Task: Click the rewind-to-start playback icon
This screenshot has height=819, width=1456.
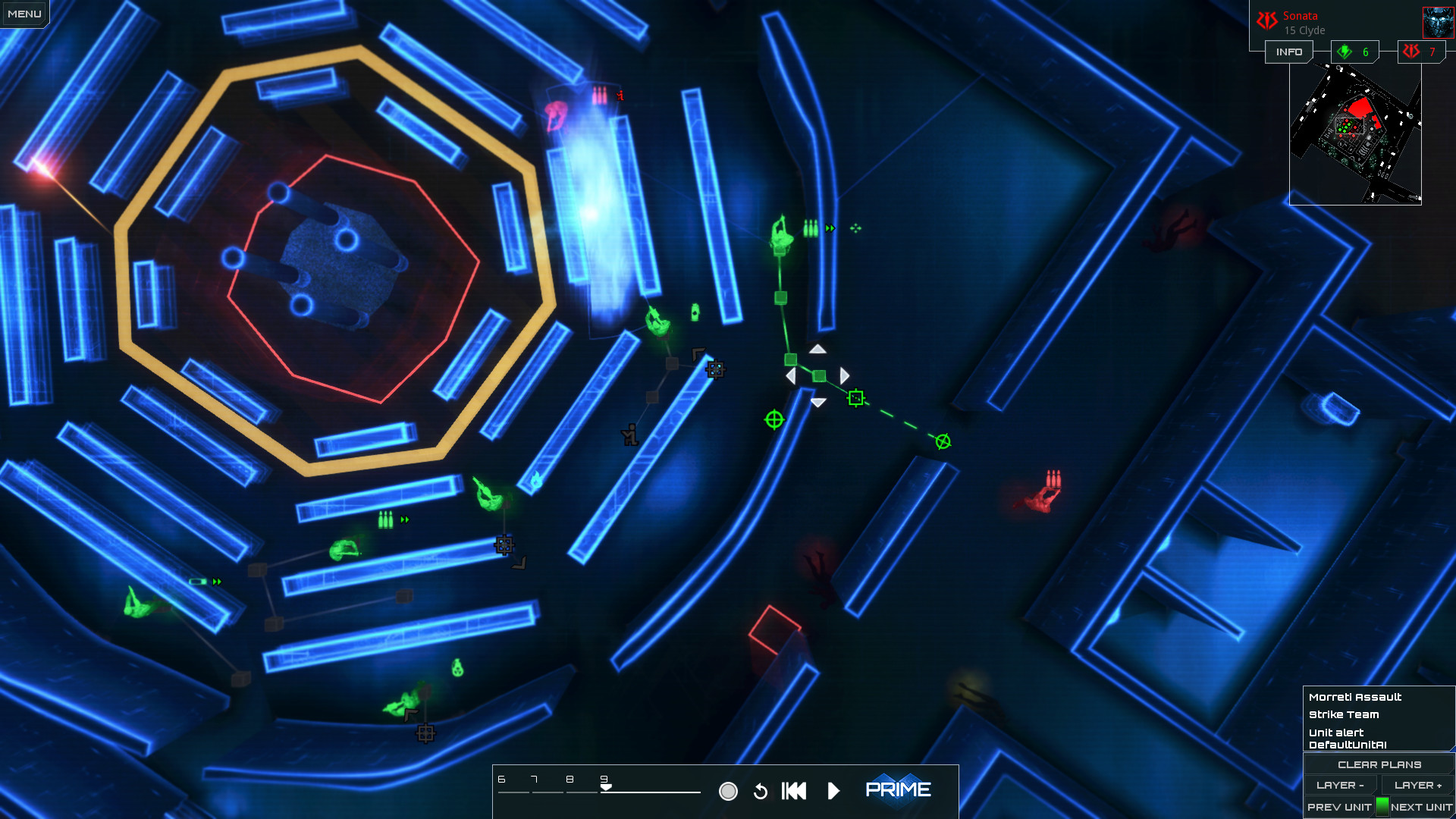Action: (793, 790)
